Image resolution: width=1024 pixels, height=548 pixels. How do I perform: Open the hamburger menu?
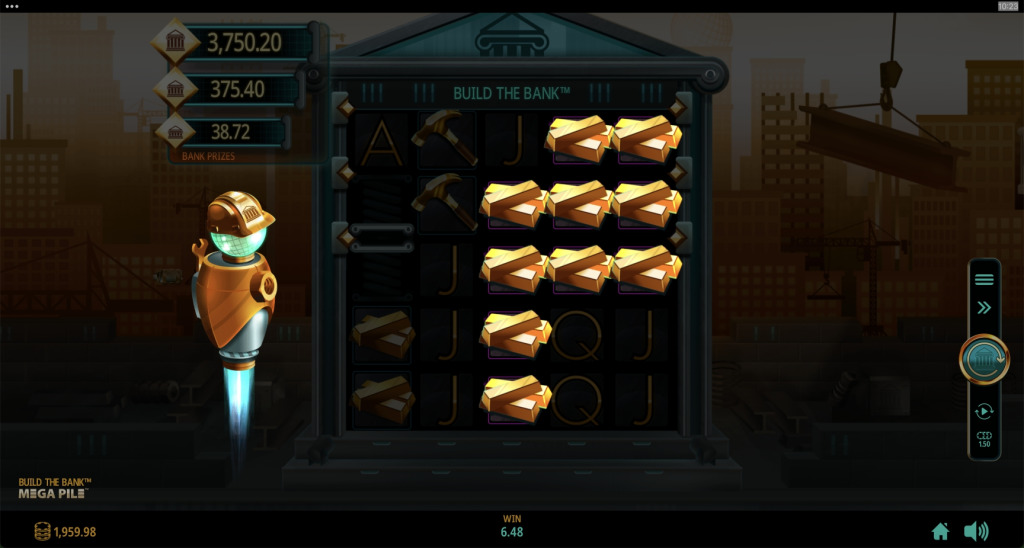point(984,279)
